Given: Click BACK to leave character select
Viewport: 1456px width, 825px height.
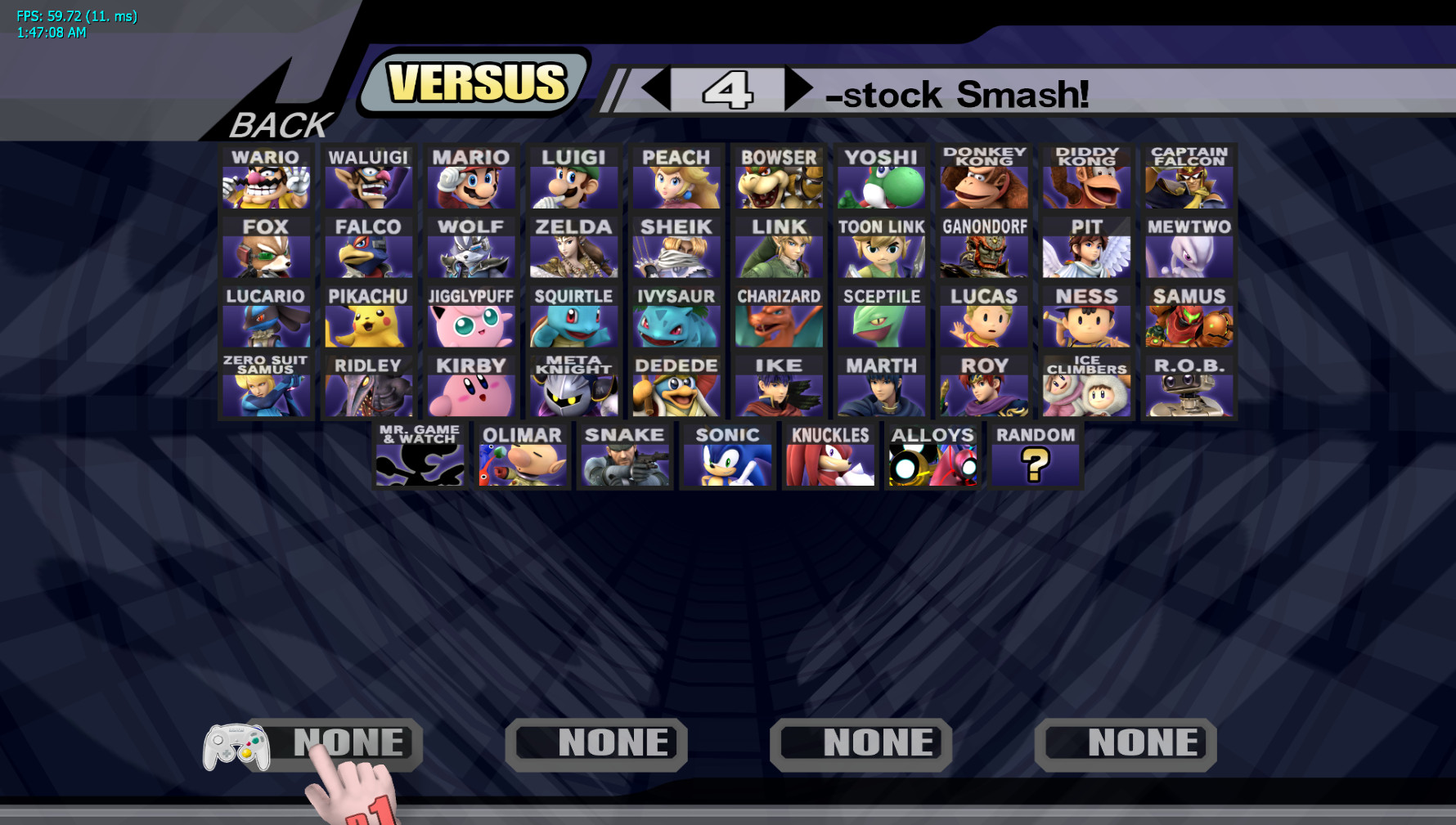Looking at the screenshot, I should click(x=276, y=124).
